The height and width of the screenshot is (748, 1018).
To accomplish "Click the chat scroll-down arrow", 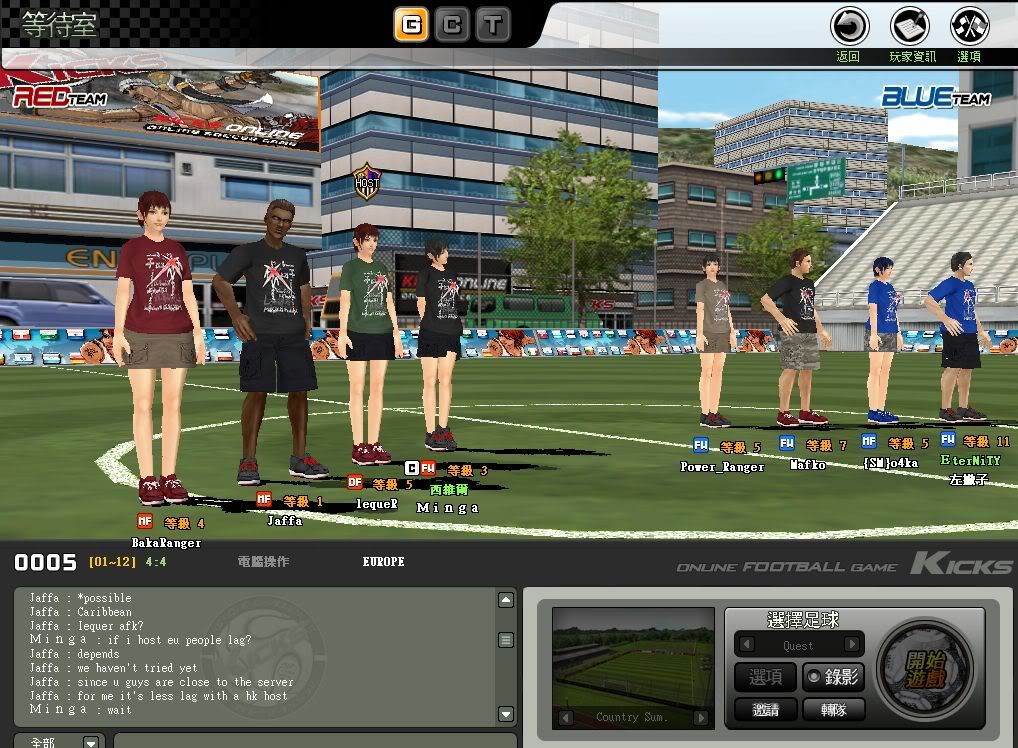I will click(506, 714).
